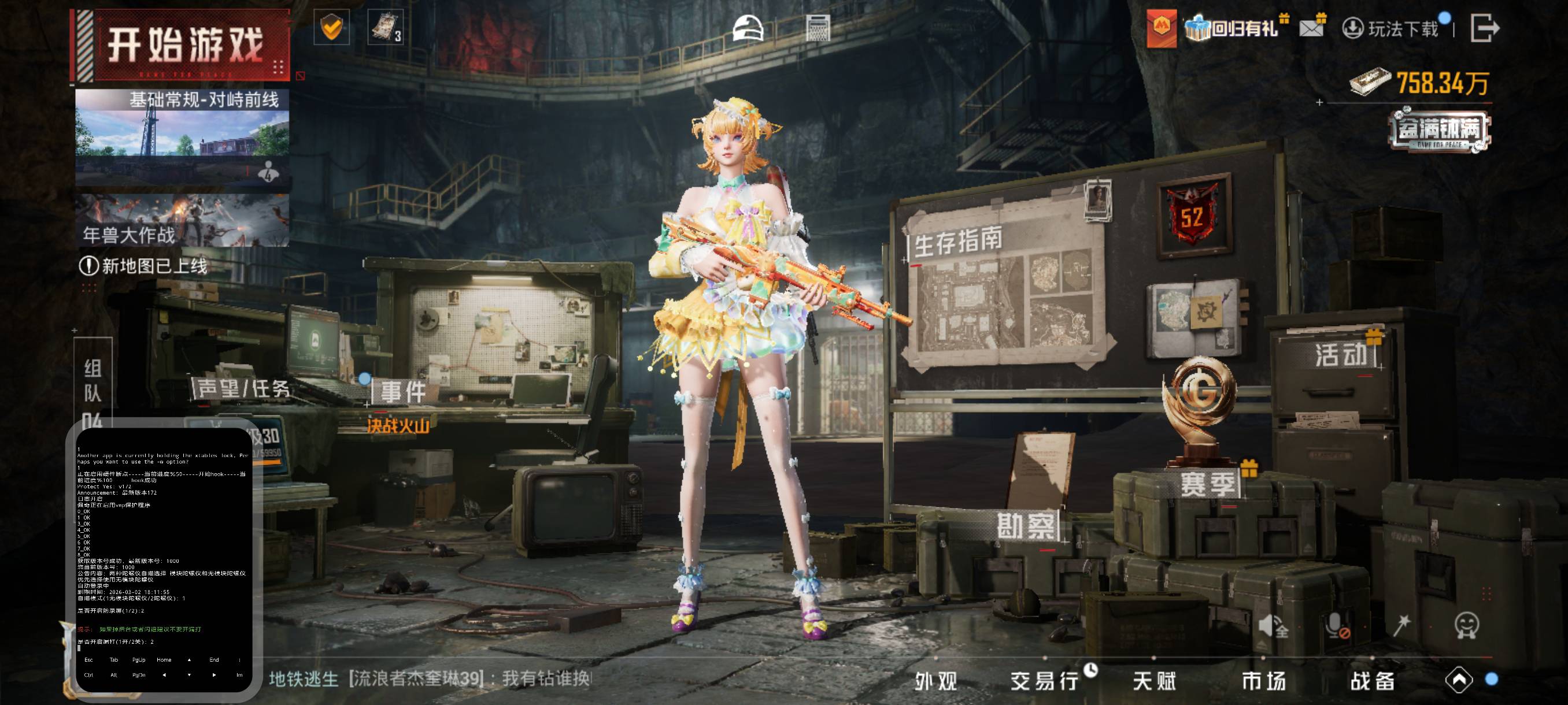This screenshot has width=1568, height=705.
Task: Switch to the 外观 appearance tab
Action: [936, 681]
